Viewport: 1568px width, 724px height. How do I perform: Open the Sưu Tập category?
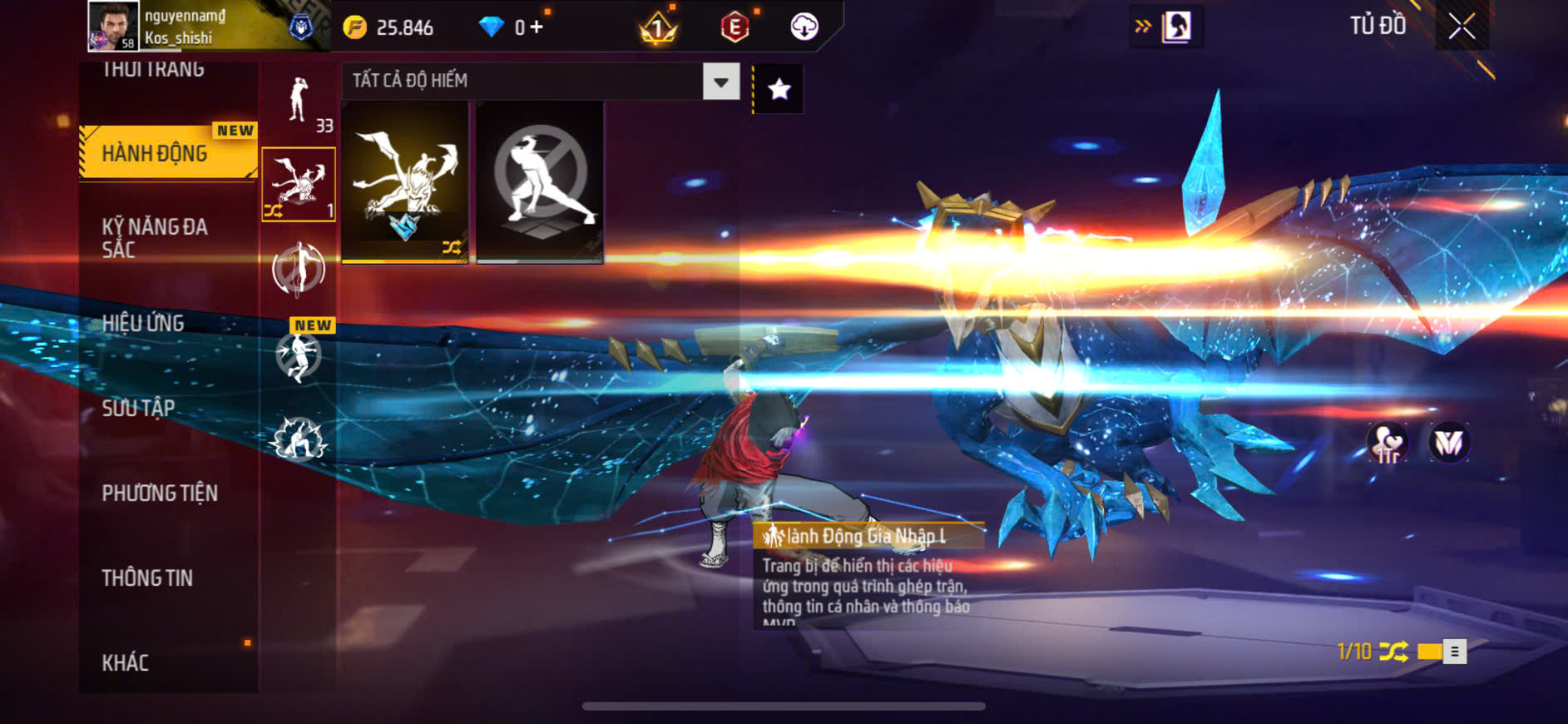[x=138, y=408]
